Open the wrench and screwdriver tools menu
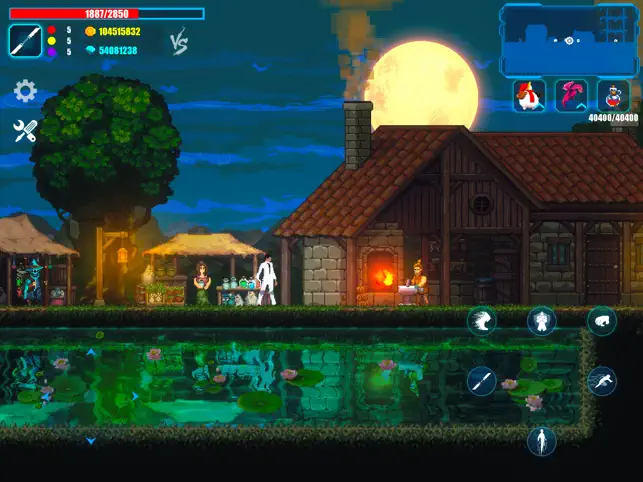Screen dimensions: 643x482 point(25,131)
